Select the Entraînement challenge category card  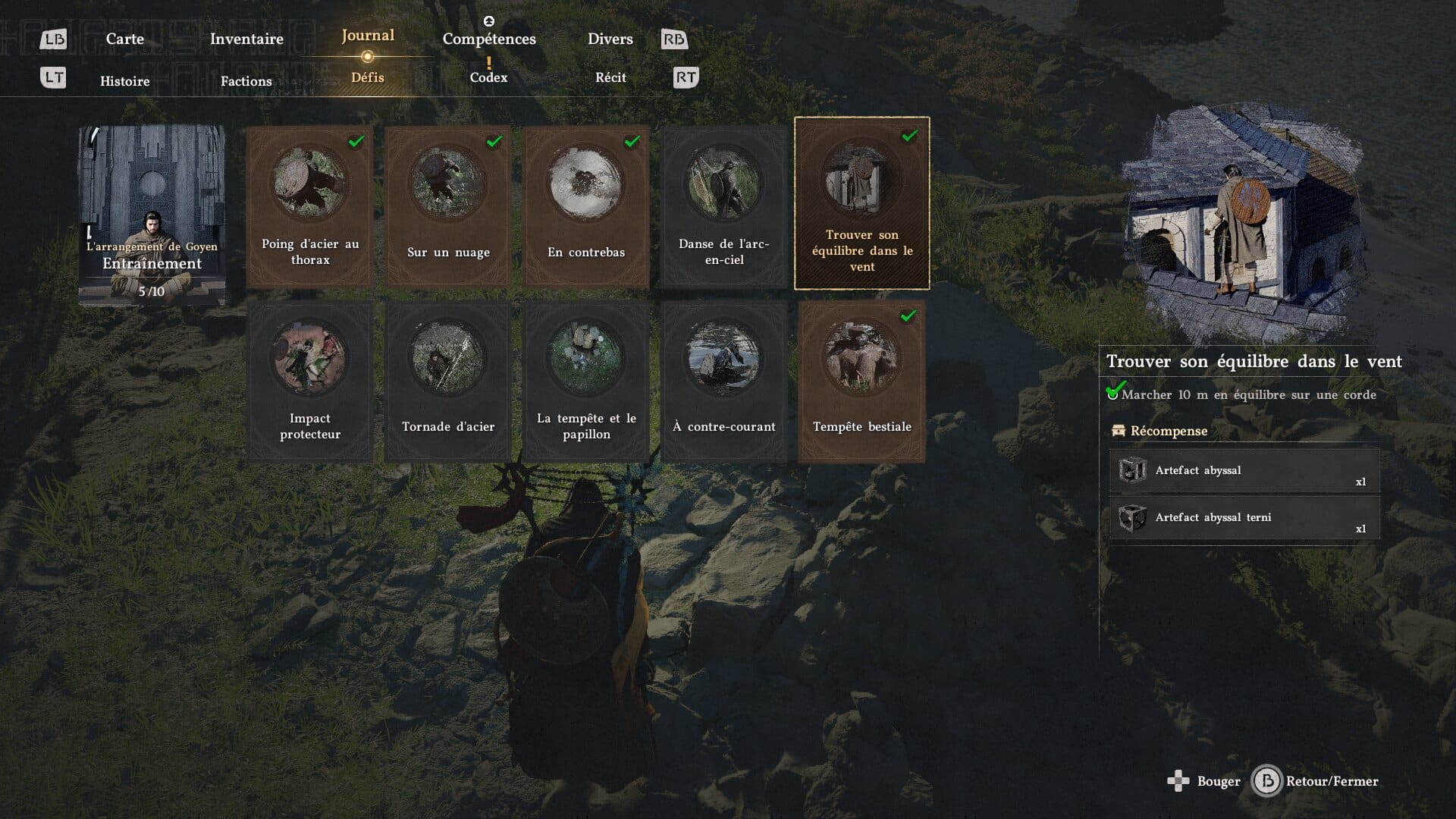[x=152, y=215]
